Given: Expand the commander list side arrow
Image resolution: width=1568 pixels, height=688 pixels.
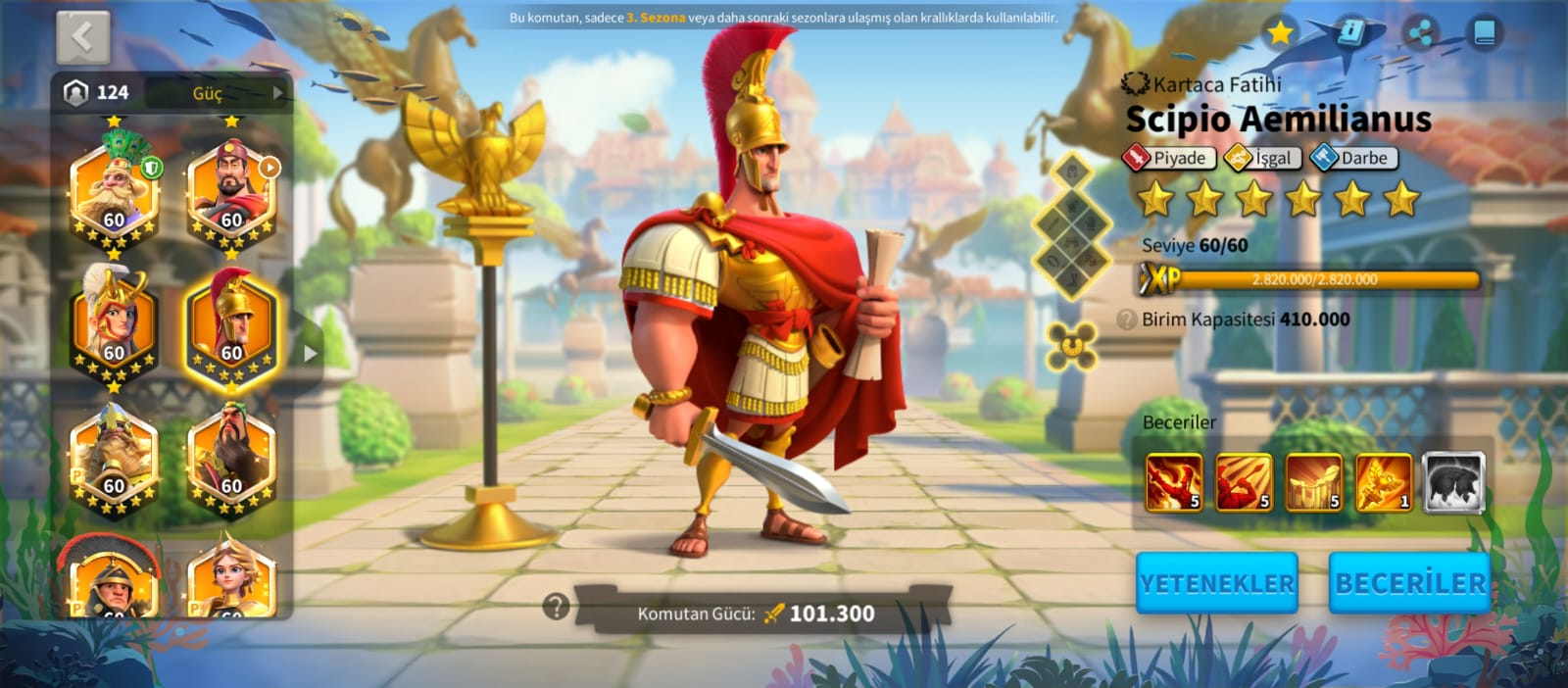Looking at the screenshot, I should [310, 353].
